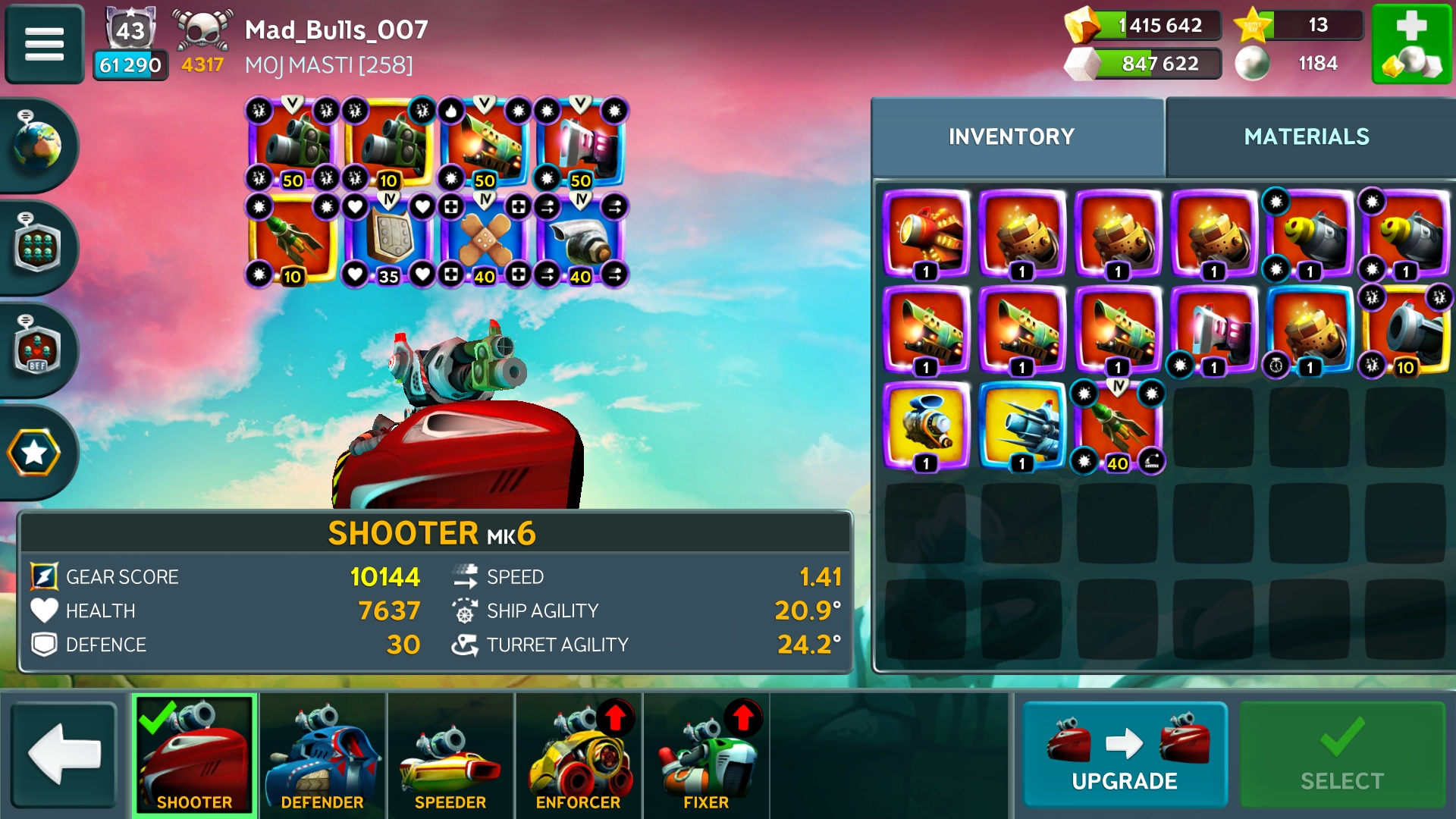Image resolution: width=1456 pixels, height=819 pixels.
Task: Select the Shooter ship tile
Action: click(x=195, y=755)
